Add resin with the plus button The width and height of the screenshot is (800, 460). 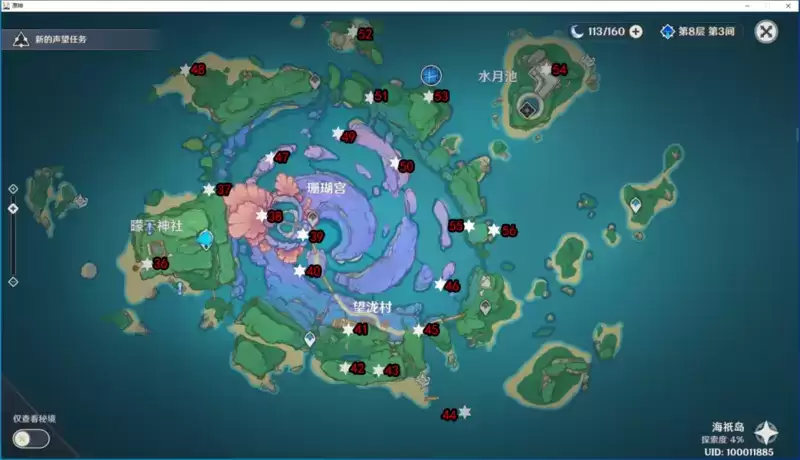click(x=635, y=32)
